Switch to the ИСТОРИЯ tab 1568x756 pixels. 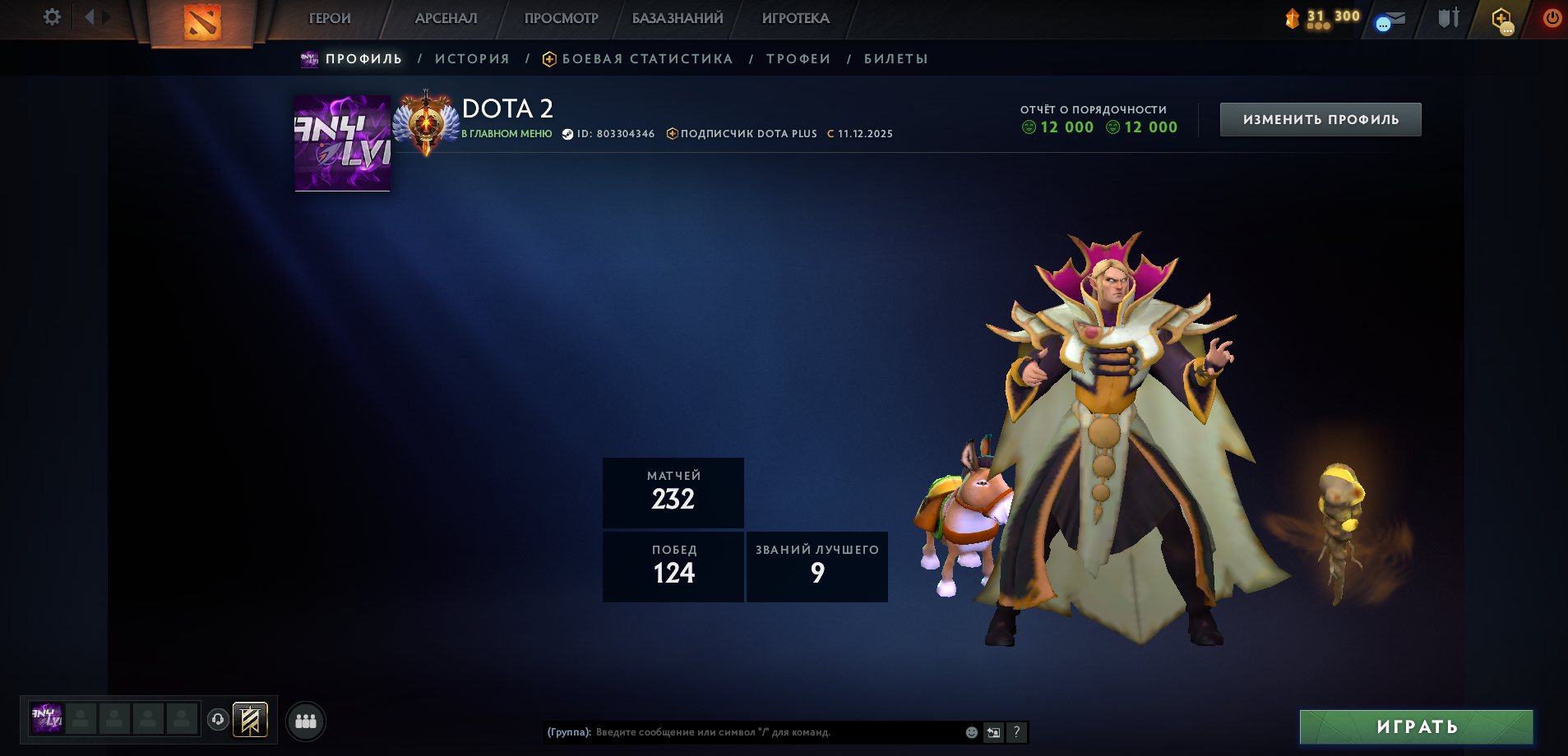click(472, 59)
